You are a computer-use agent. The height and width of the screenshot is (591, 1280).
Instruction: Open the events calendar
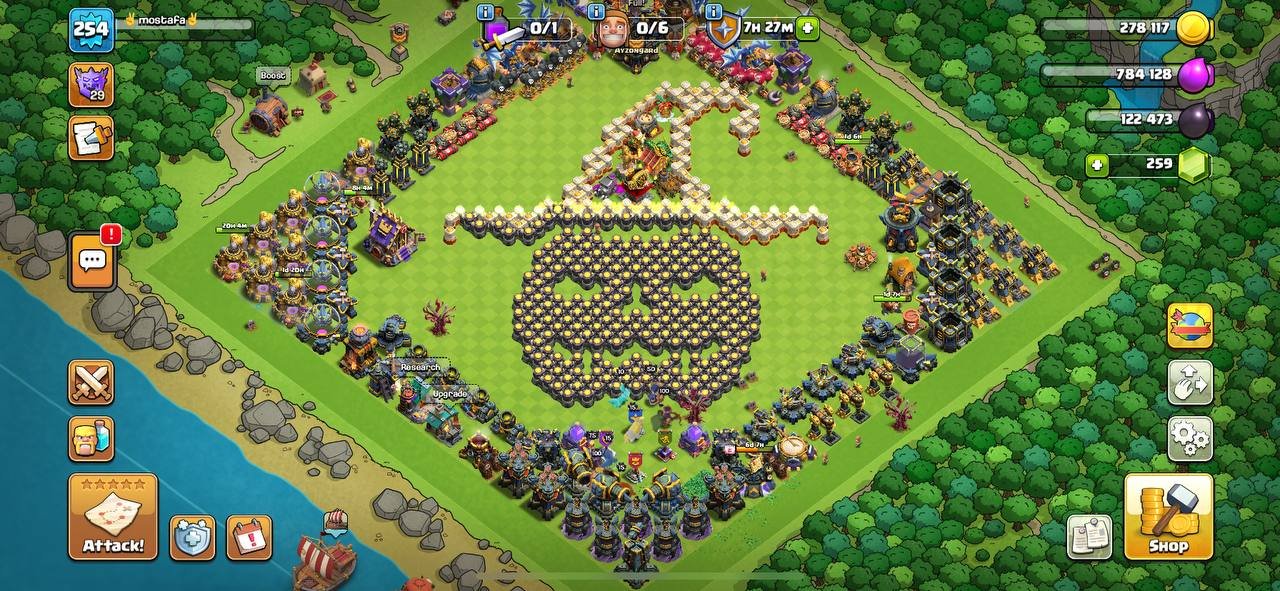point(249,538)
